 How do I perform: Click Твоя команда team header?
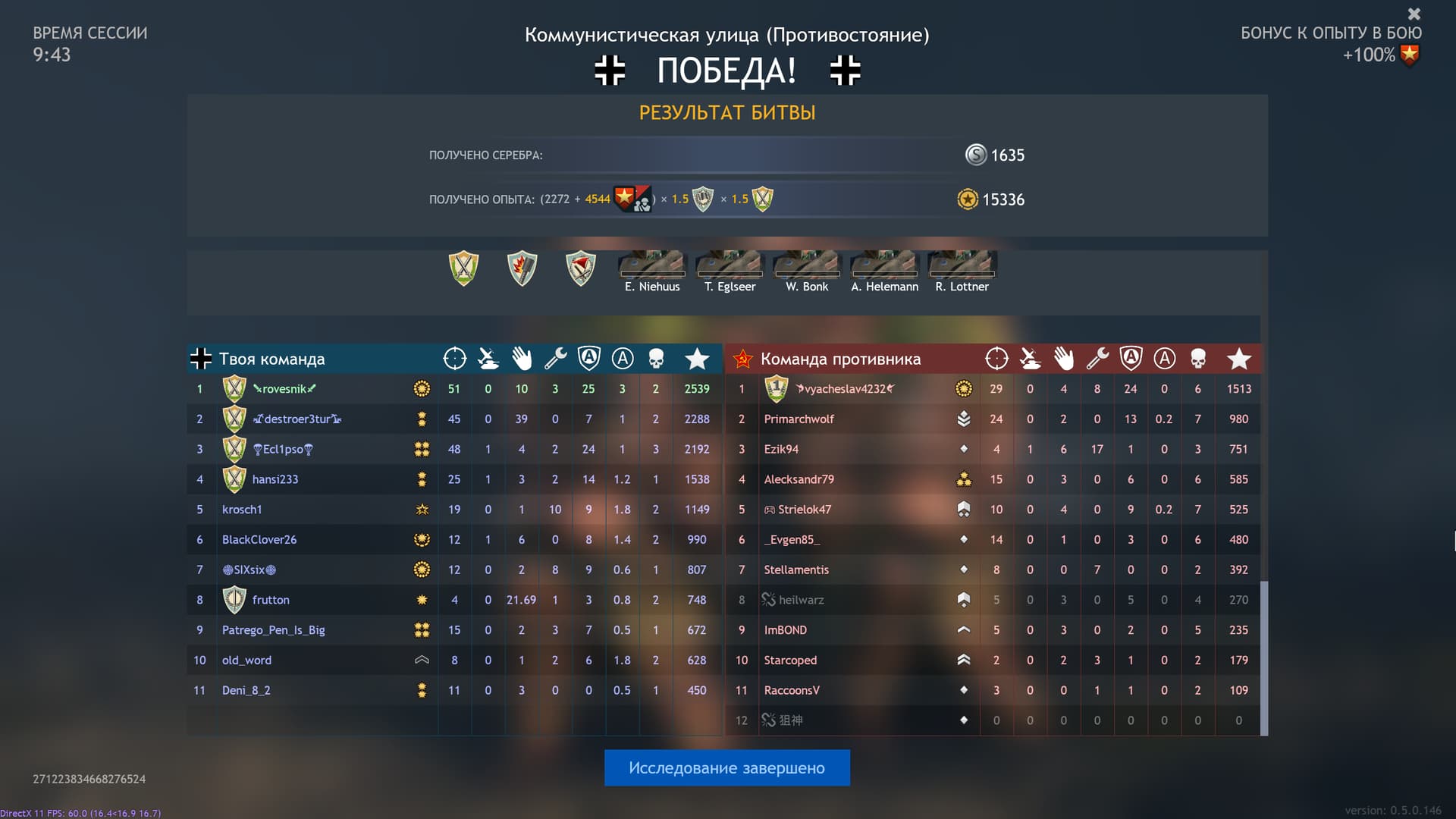pos(271,359)
